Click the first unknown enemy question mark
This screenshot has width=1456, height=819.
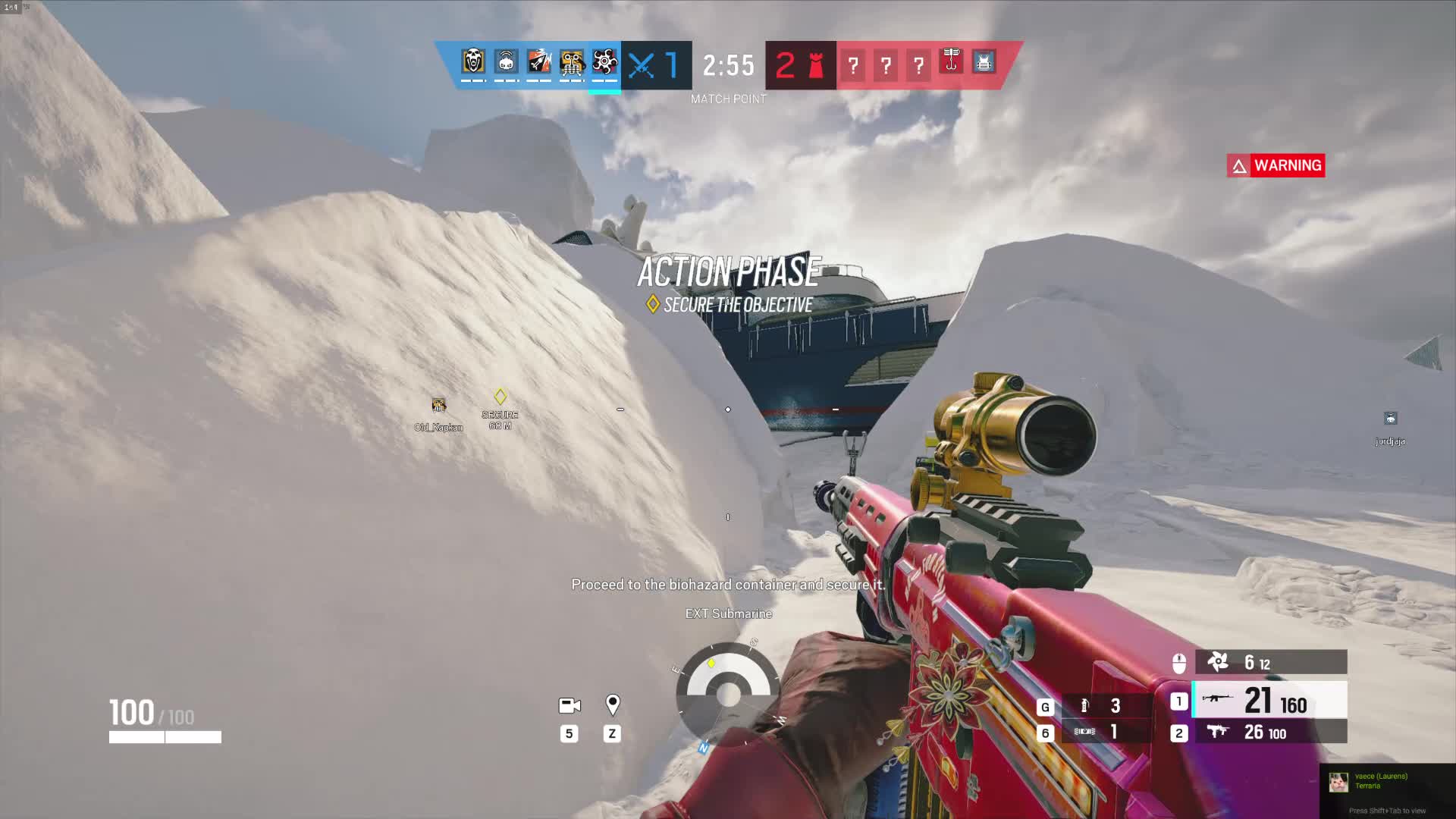(853, 66)
